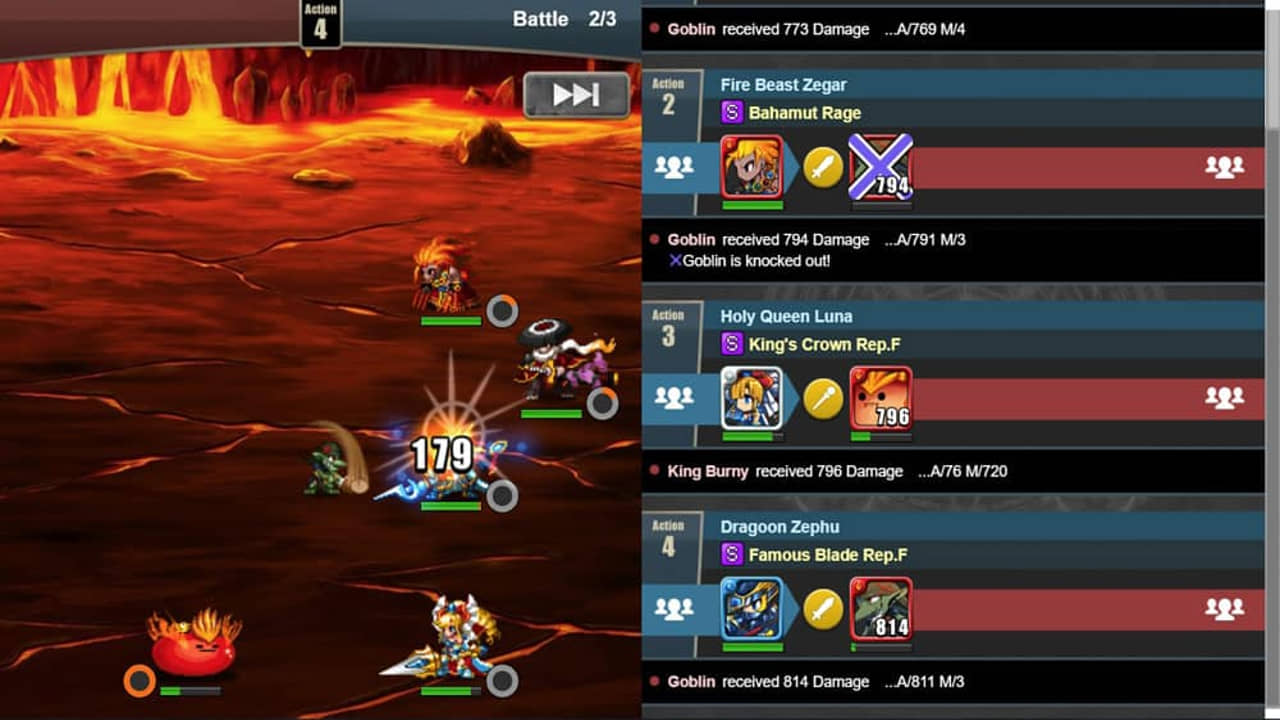
Task: Select the orange targeting ring under the red slime
Action: pos(137,681)
